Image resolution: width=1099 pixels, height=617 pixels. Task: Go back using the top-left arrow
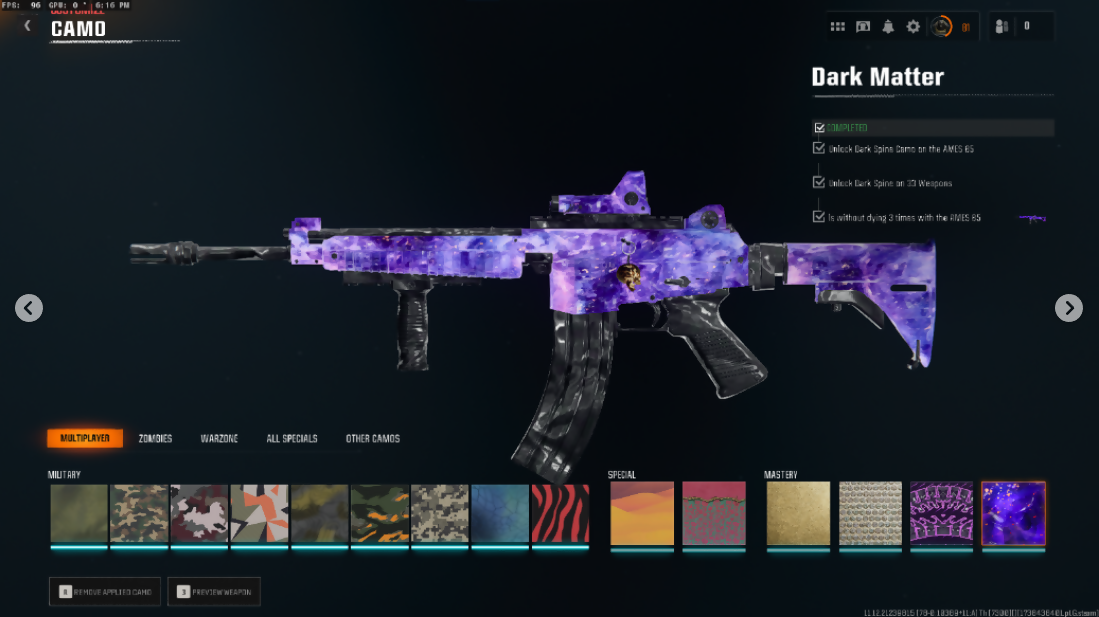tap(28, 26)
